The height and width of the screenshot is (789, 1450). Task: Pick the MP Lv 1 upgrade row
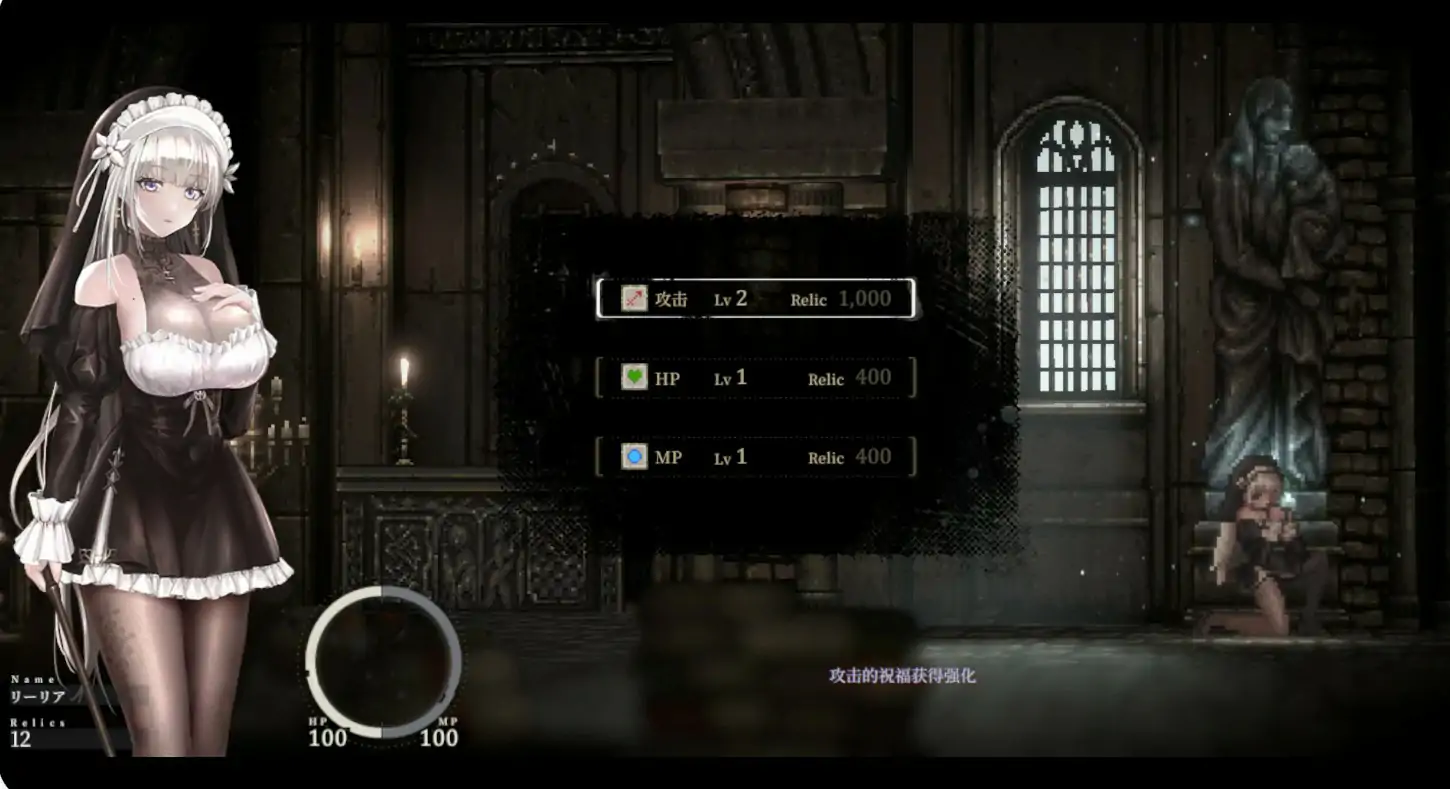[x=755, y=457]
